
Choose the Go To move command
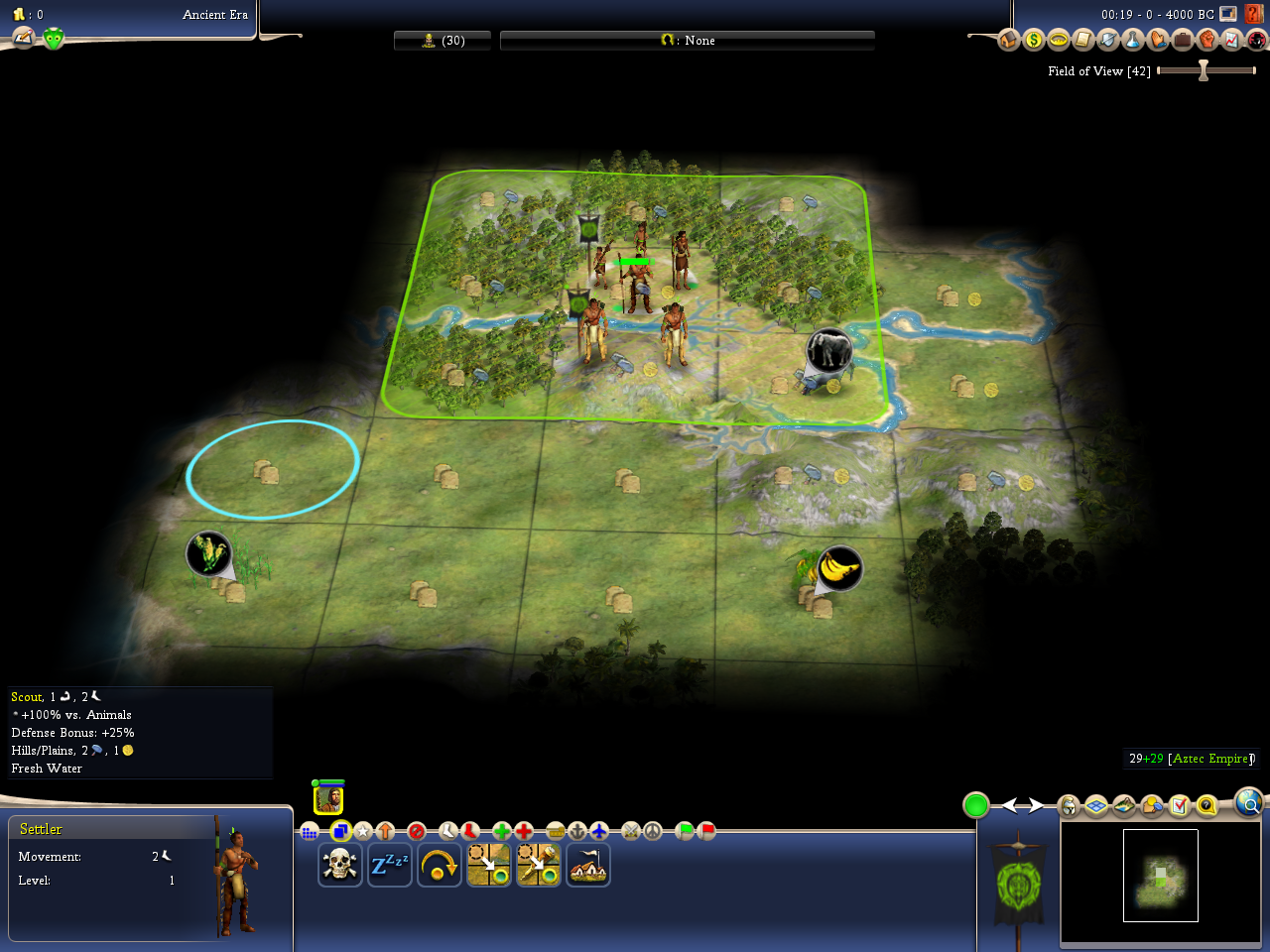pos(489,865)
